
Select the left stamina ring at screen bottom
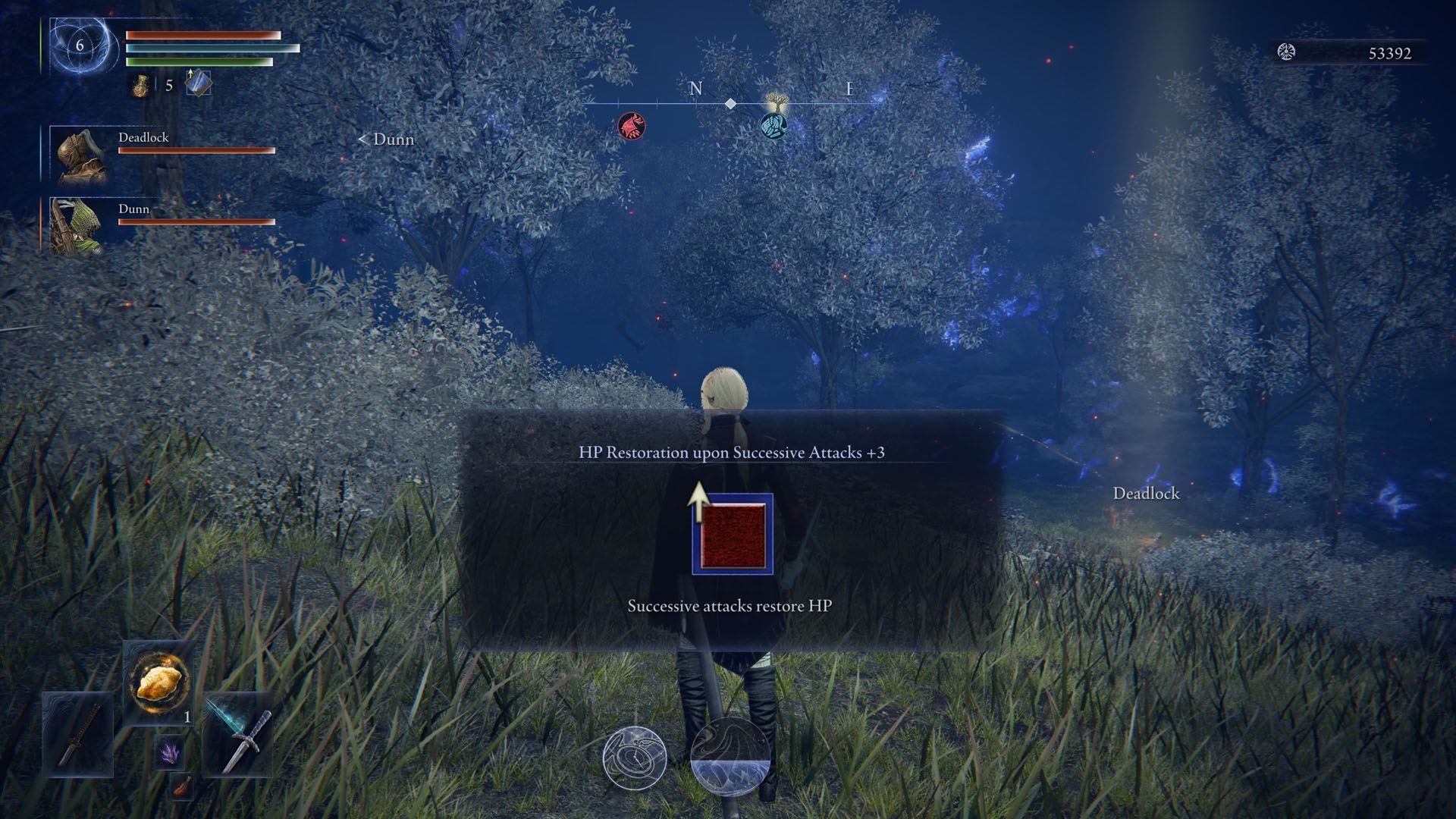(x=635, y=758)
